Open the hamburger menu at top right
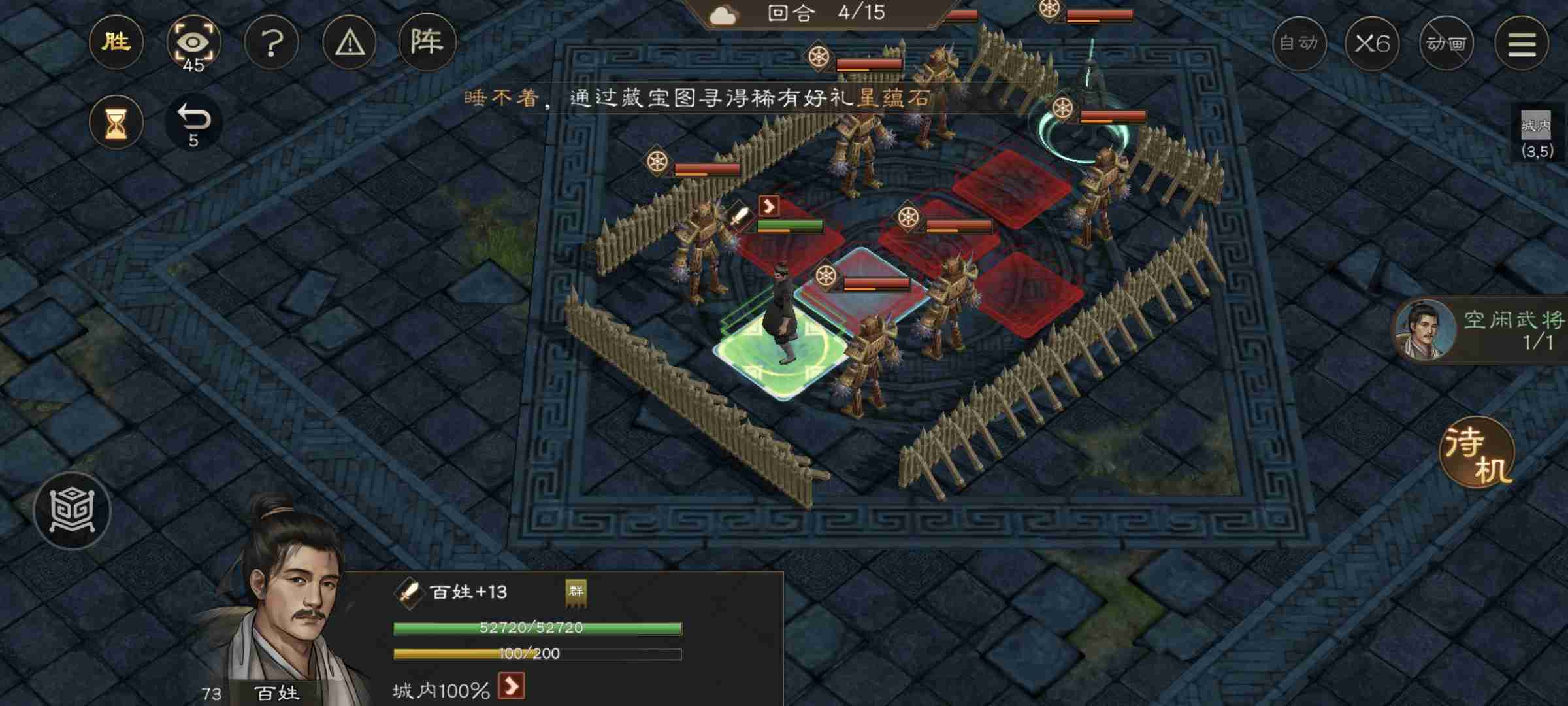 (1522, 42)
